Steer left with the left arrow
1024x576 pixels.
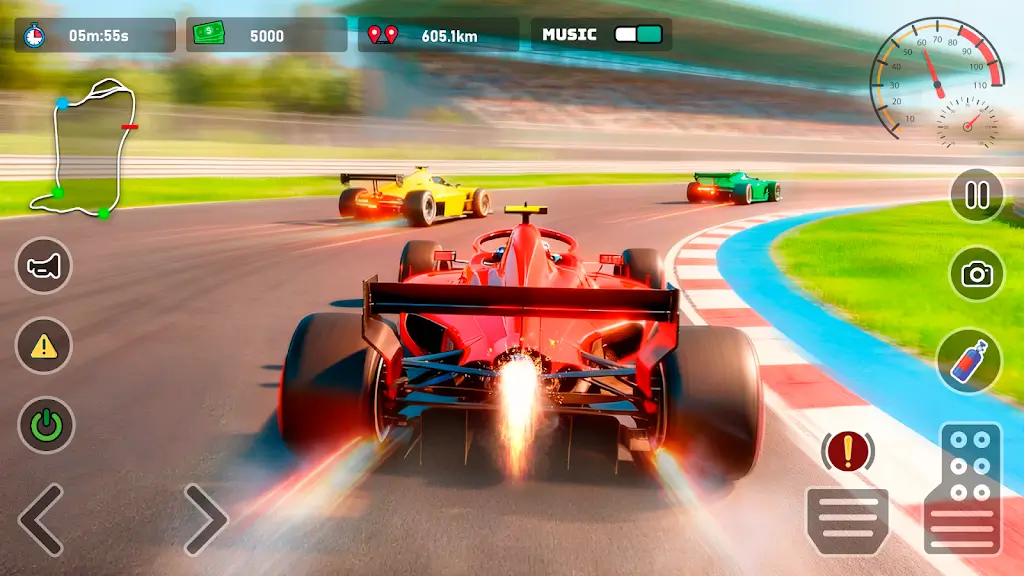tap(42, 520)
